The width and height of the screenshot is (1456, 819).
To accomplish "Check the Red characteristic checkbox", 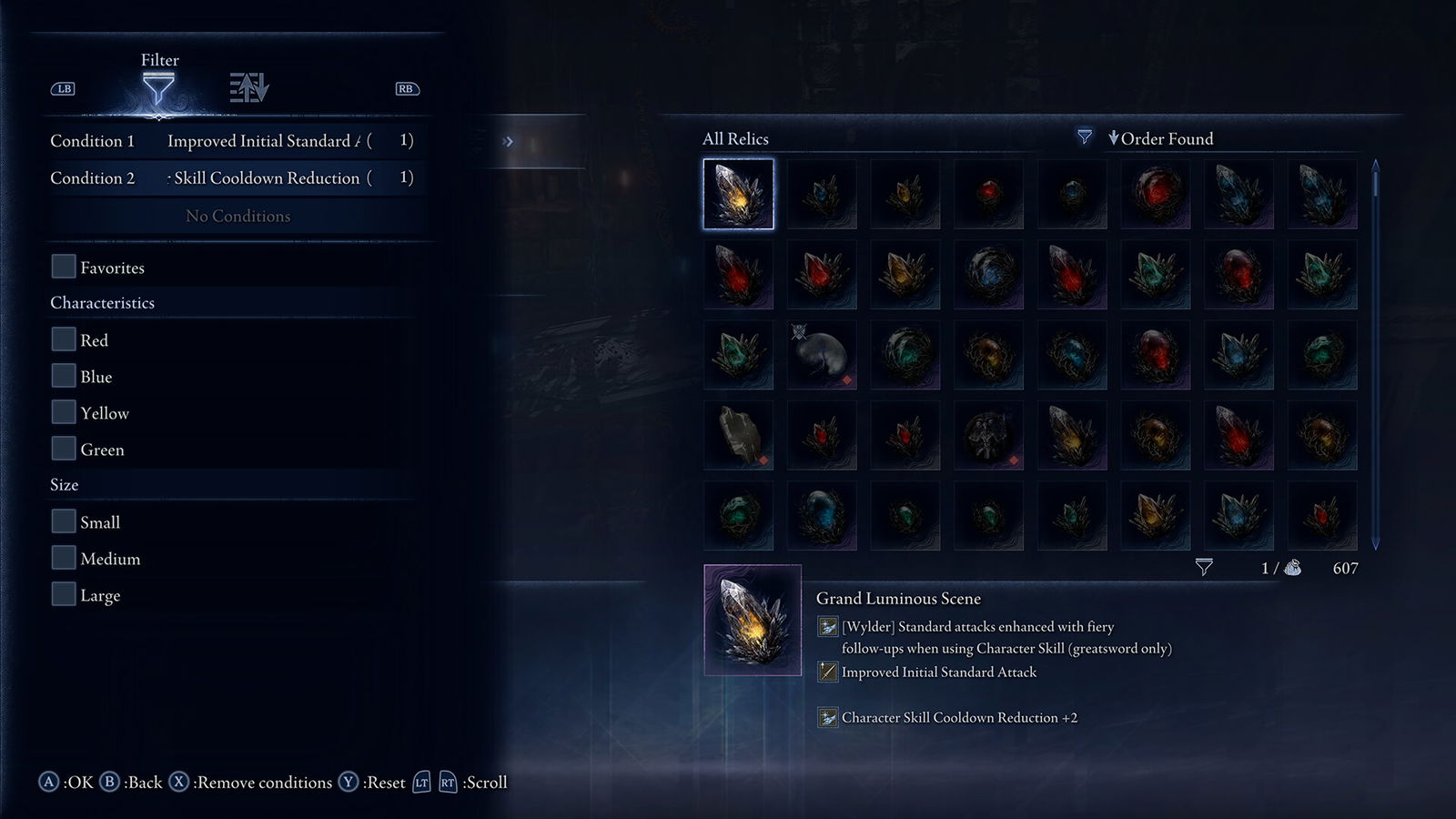I will click(63, 339).
